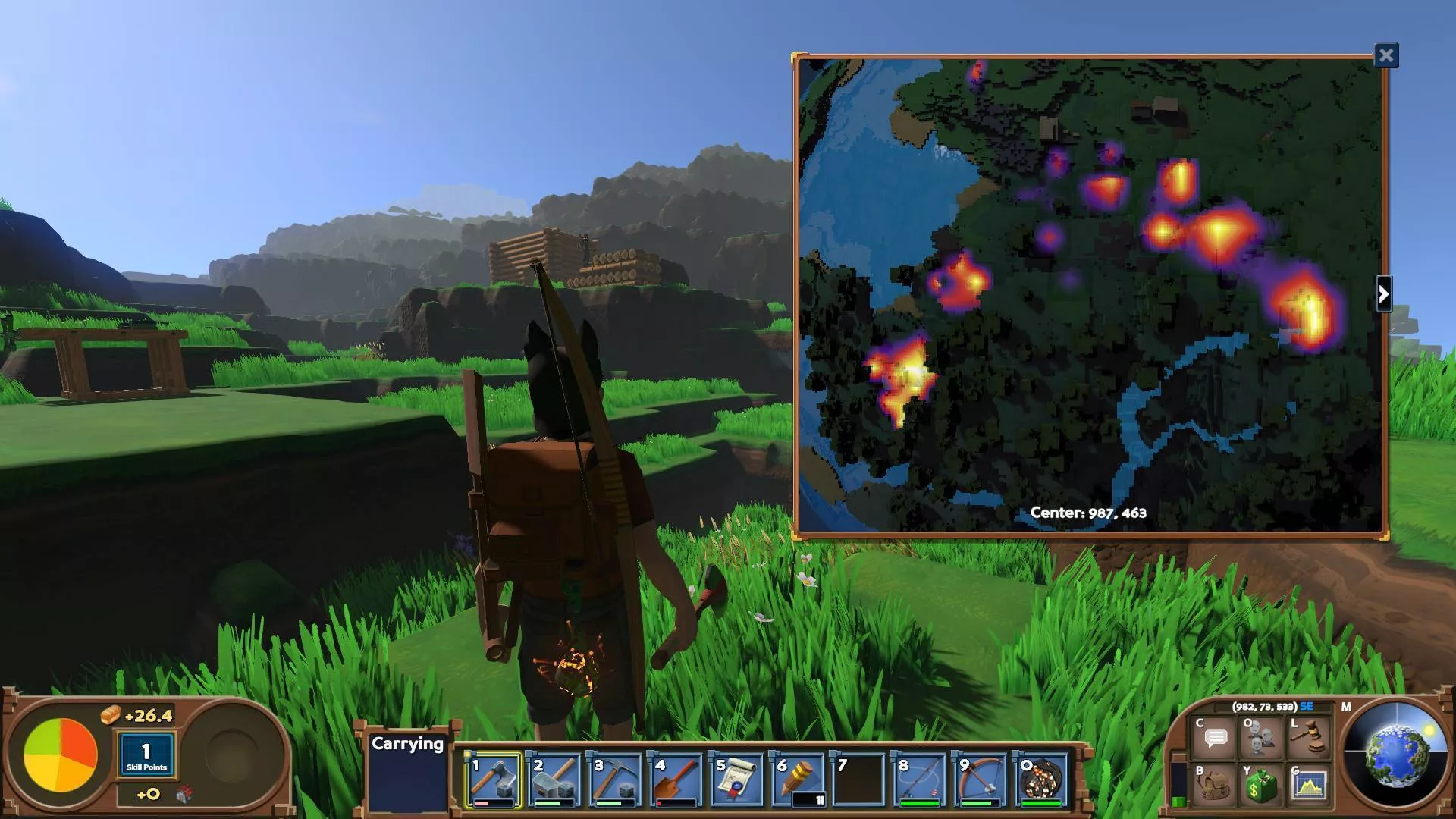The image size is (1456, 819).
Task: Equip the hammer in slot 2
Action: point(554,780)
